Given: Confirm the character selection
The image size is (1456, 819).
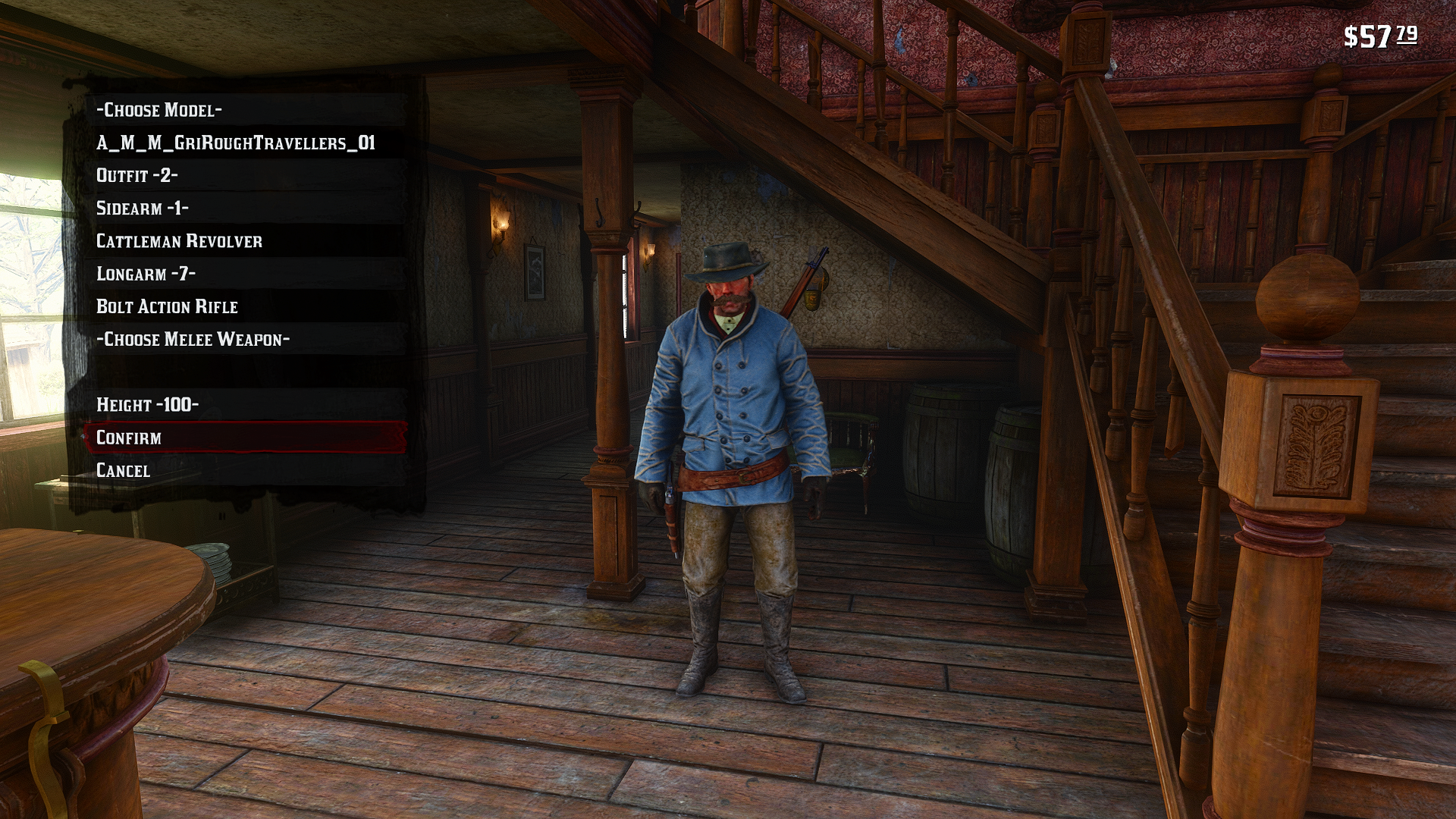Looking at the screenshot, I should click(129, 438).
